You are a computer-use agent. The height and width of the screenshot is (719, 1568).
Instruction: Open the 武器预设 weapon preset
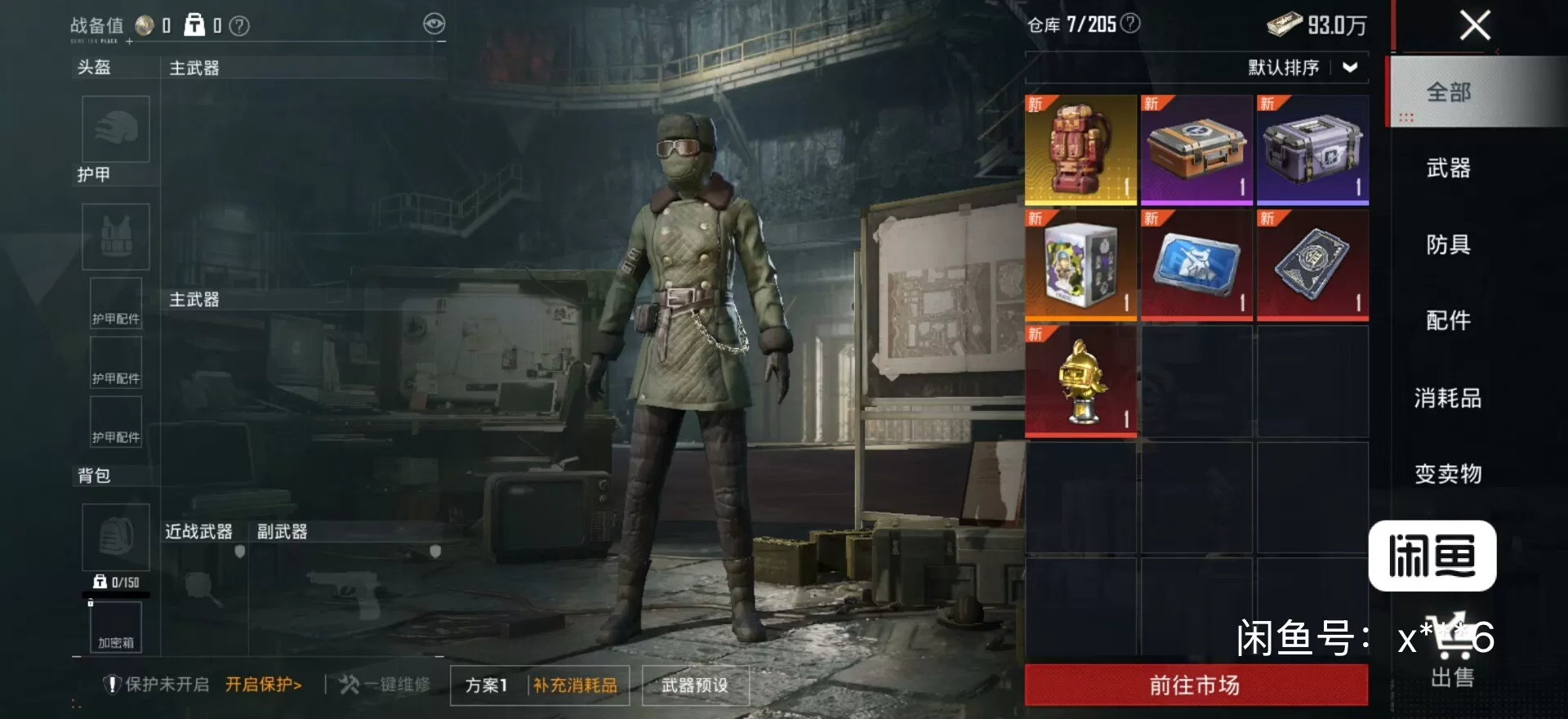tap(695, 686)
